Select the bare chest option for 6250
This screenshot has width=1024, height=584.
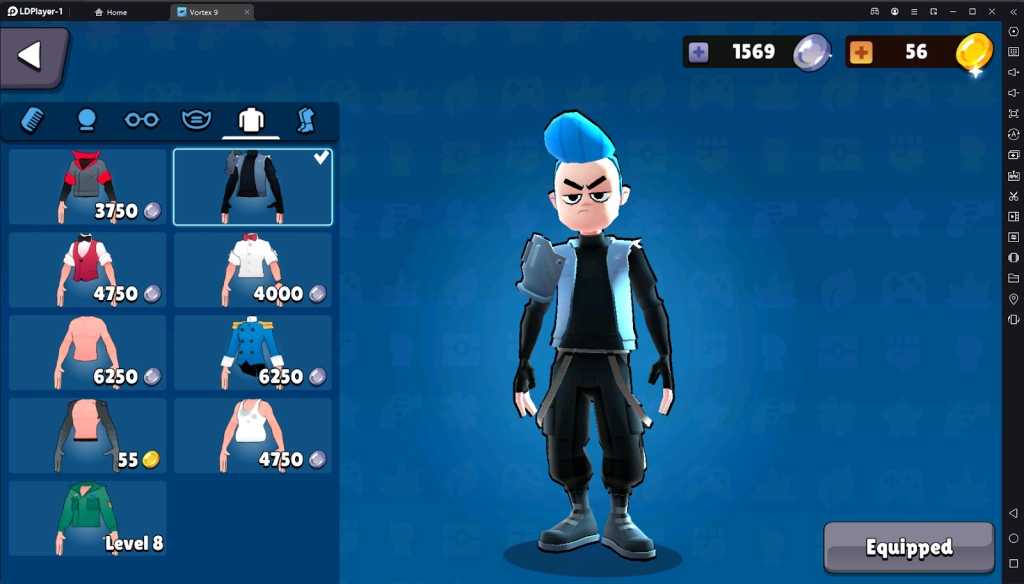click(88, 353)
